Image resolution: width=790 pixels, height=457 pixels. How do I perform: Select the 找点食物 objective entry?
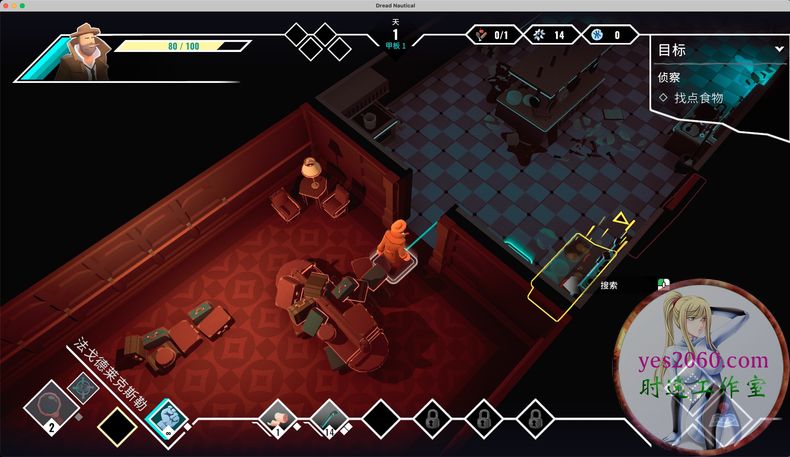coord(698,98)
